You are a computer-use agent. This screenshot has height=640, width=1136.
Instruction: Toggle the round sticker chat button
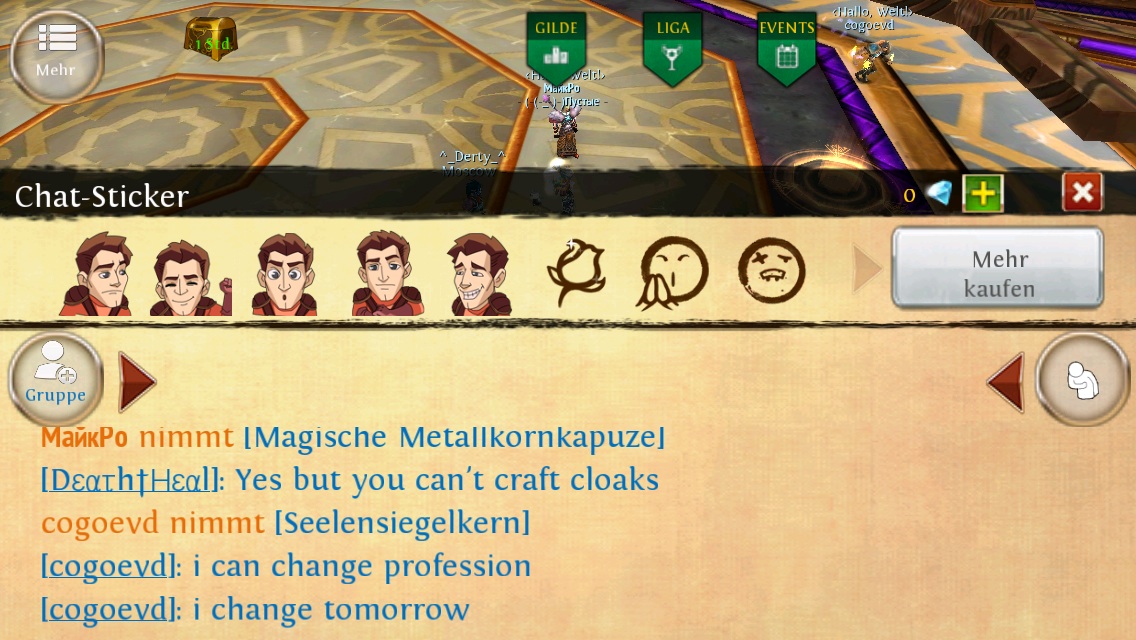[x=1083, y=380]
